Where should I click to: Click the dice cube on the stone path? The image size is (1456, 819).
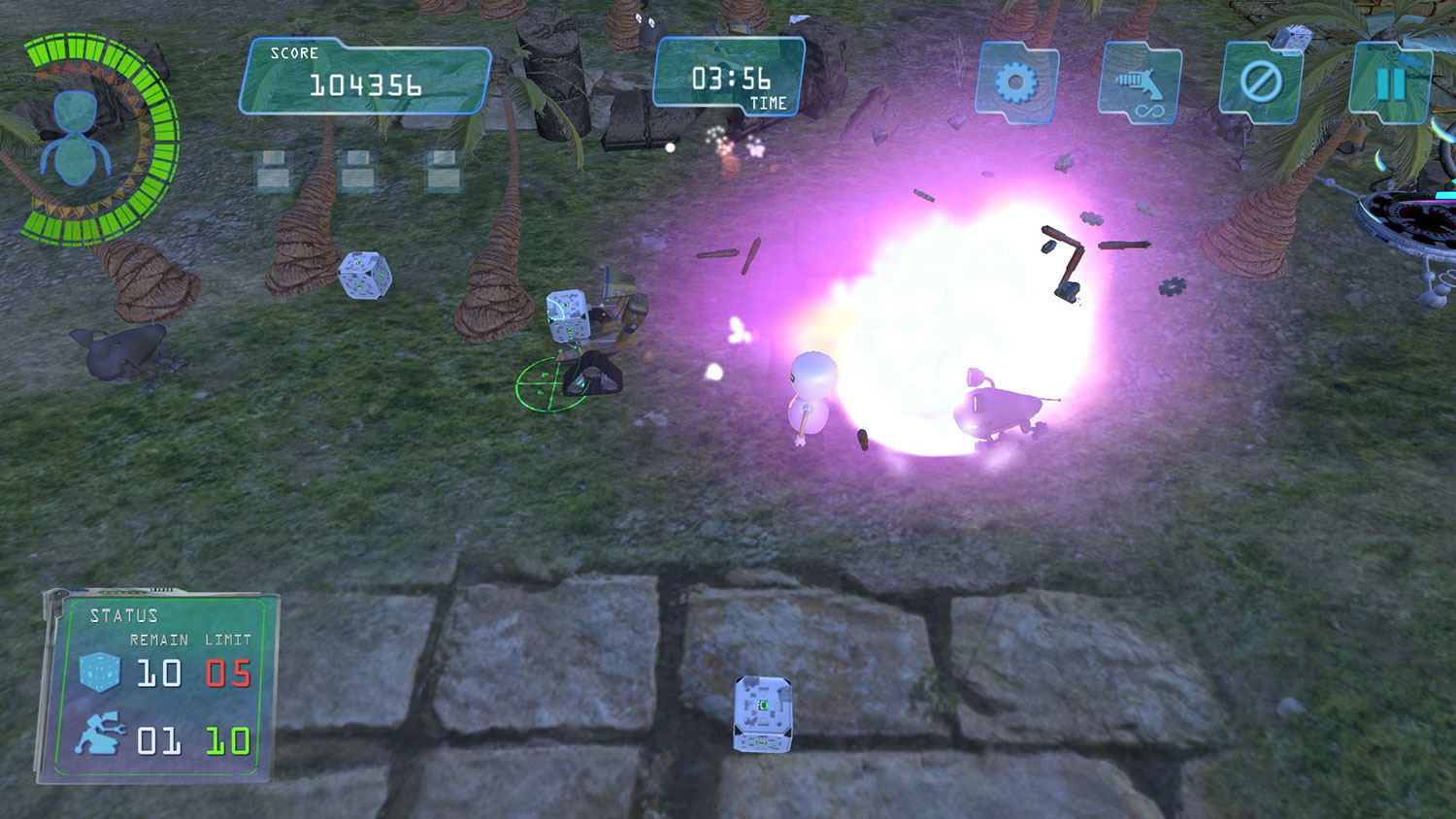(x=764, y=712)
